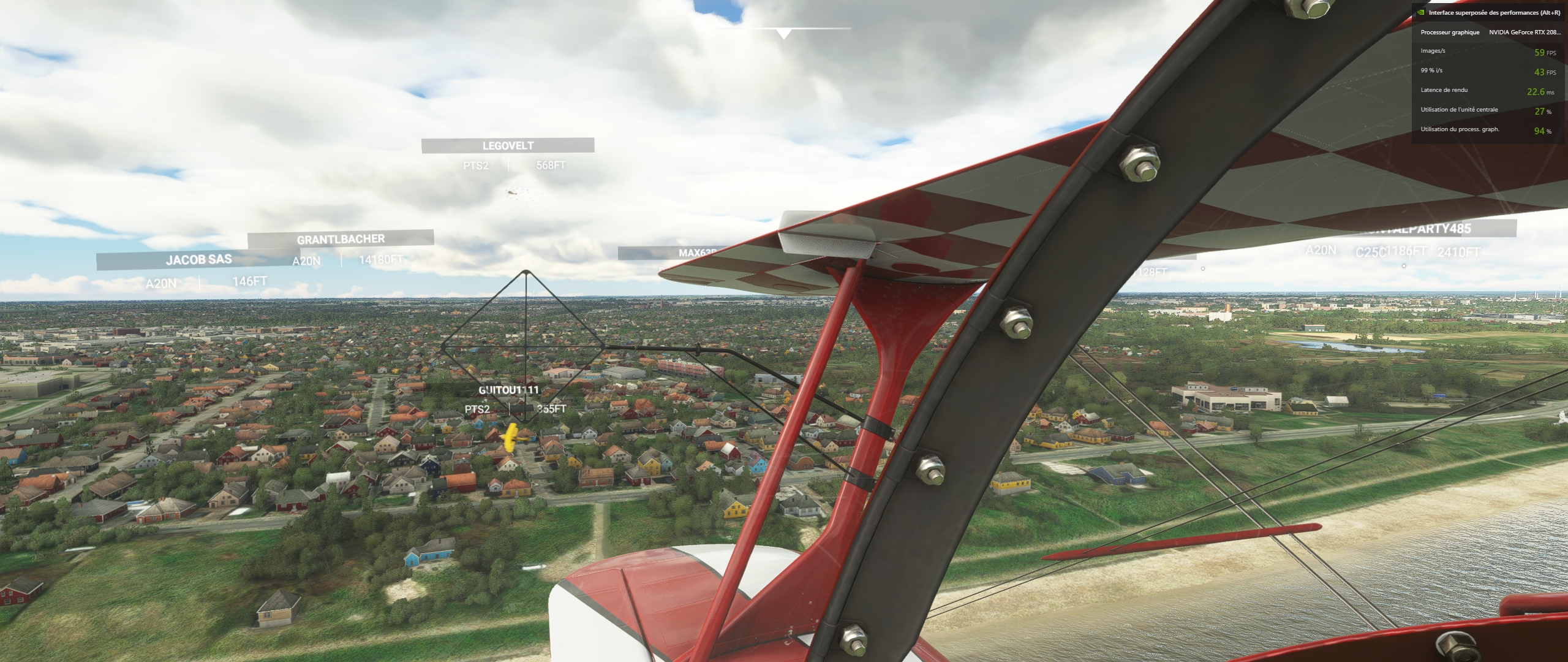The height and width of the screenshot is (662, 1568).
Task: Click the JACOB SAS player nameplate
Action: 198,260
